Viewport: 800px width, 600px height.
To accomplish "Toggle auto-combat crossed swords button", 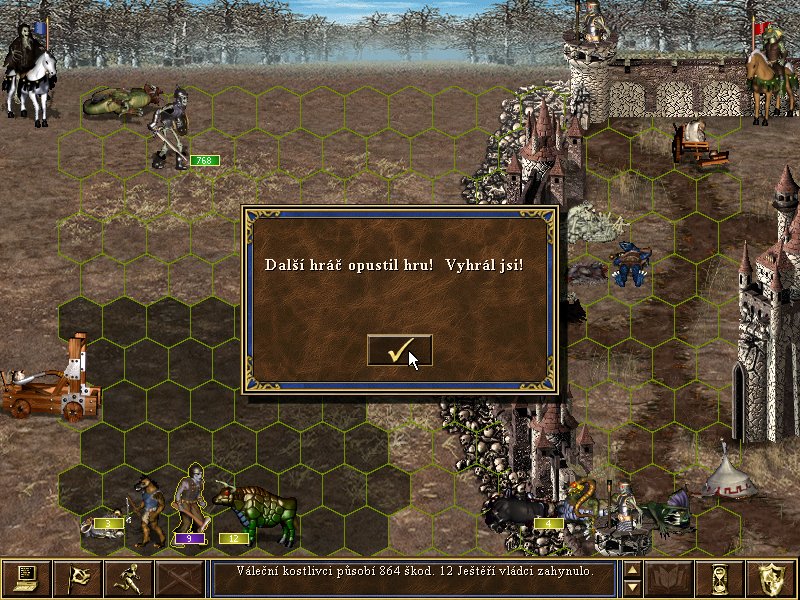I will point(179,578).
